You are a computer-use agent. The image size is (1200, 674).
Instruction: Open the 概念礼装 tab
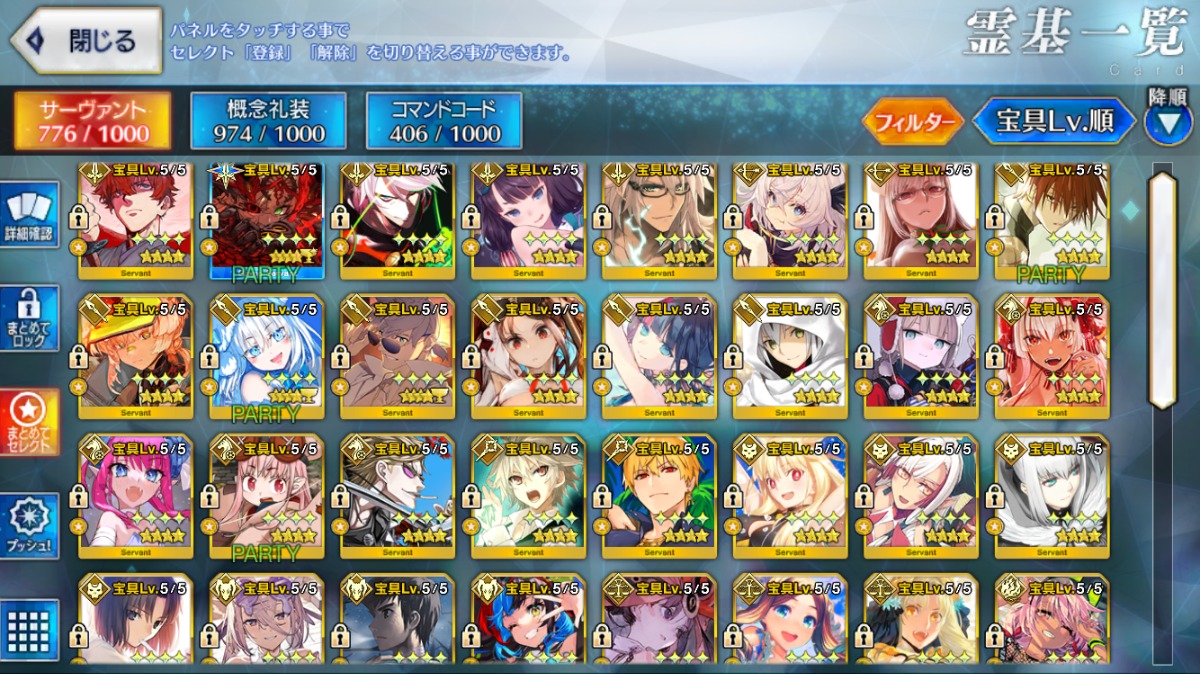(x=268, y=121)
